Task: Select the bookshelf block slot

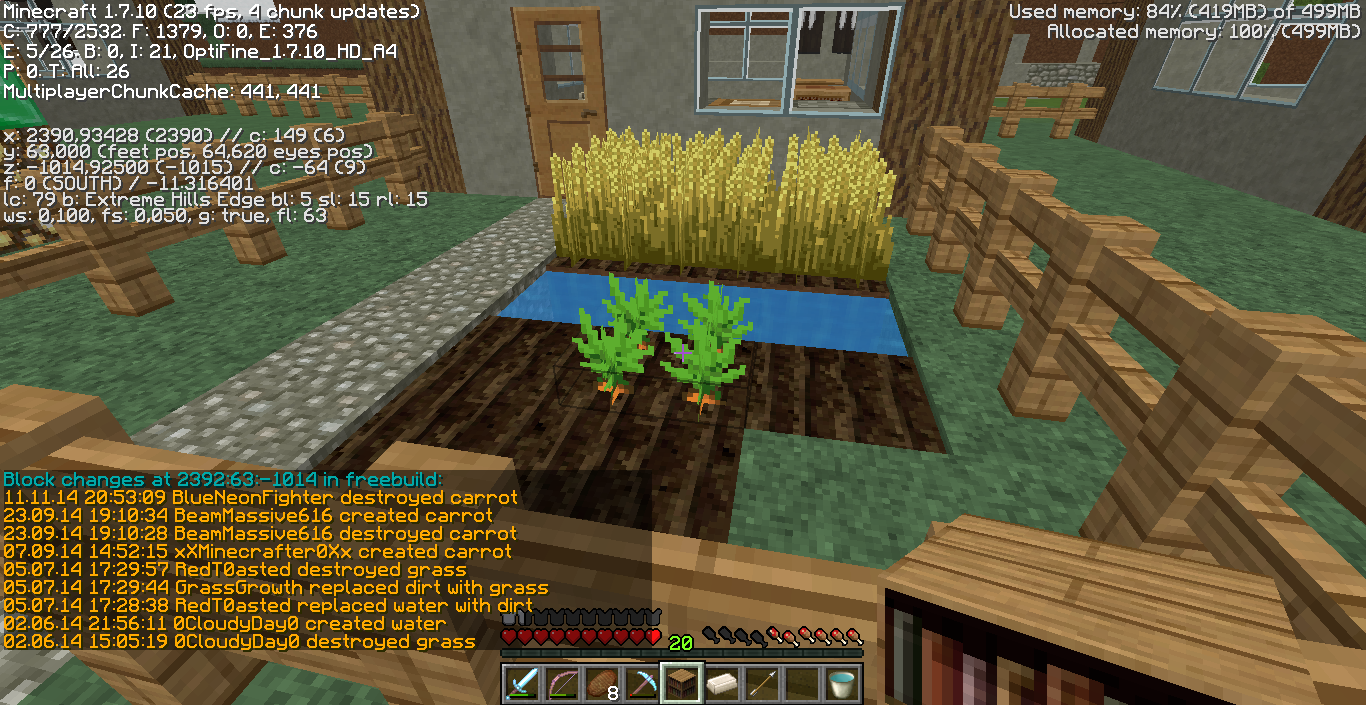Action: click(x=681, y=683)
